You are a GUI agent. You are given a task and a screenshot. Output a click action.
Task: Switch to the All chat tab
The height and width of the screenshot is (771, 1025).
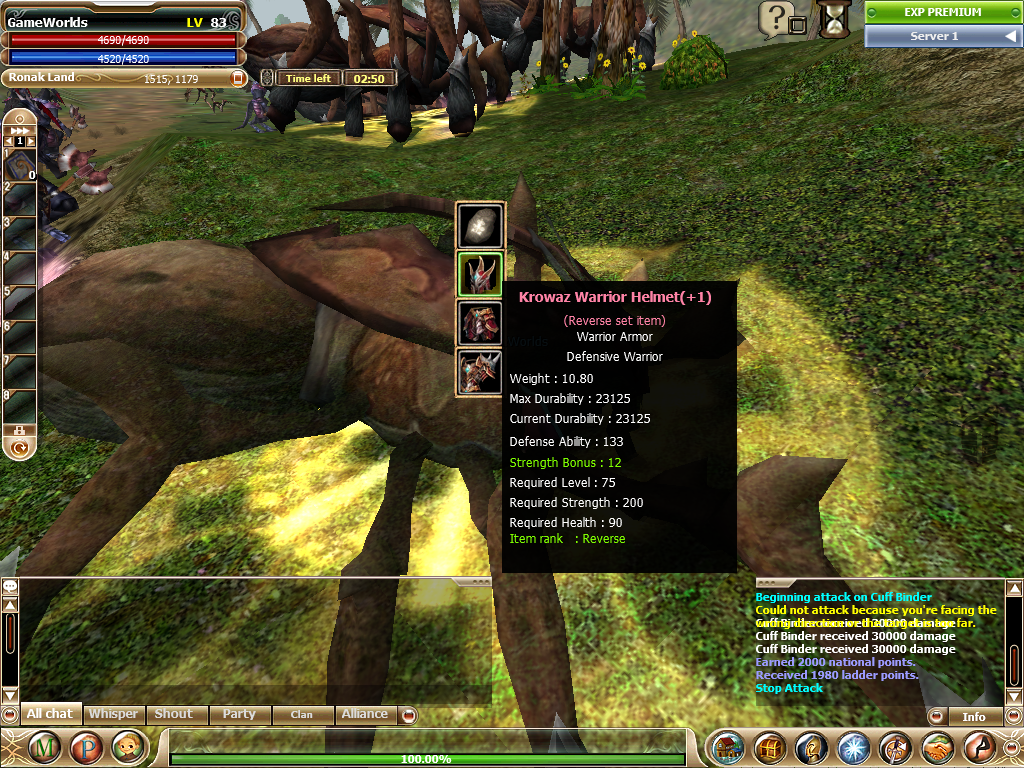click(49, 714)
